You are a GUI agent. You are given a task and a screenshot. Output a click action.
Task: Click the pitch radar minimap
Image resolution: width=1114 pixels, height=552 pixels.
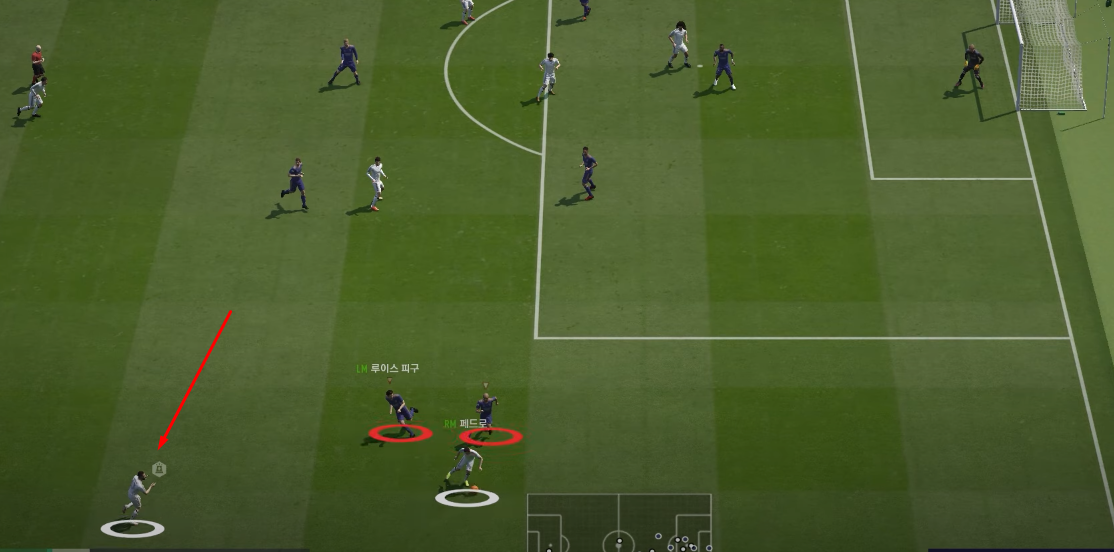tap(619, 522)
